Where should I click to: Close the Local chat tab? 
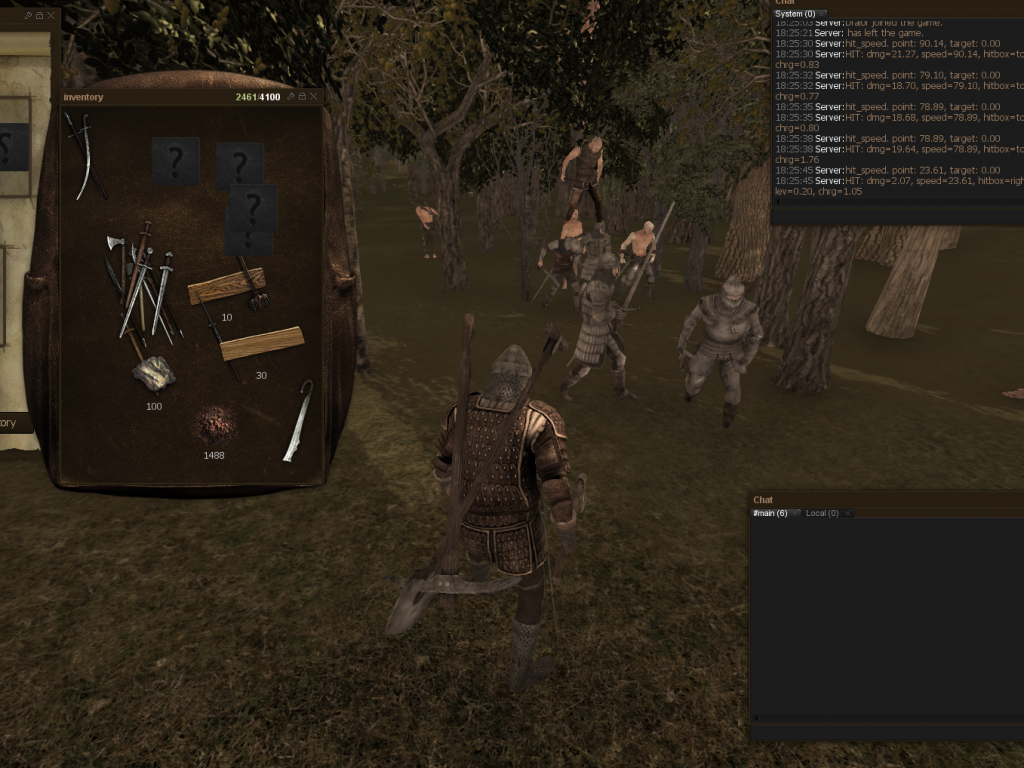click(x=848, y=513)
